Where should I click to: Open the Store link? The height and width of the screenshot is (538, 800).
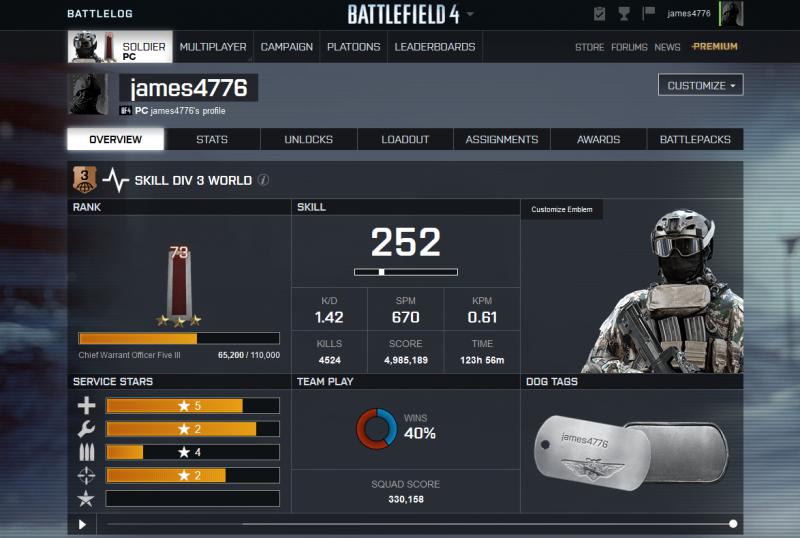click(589, 47)
